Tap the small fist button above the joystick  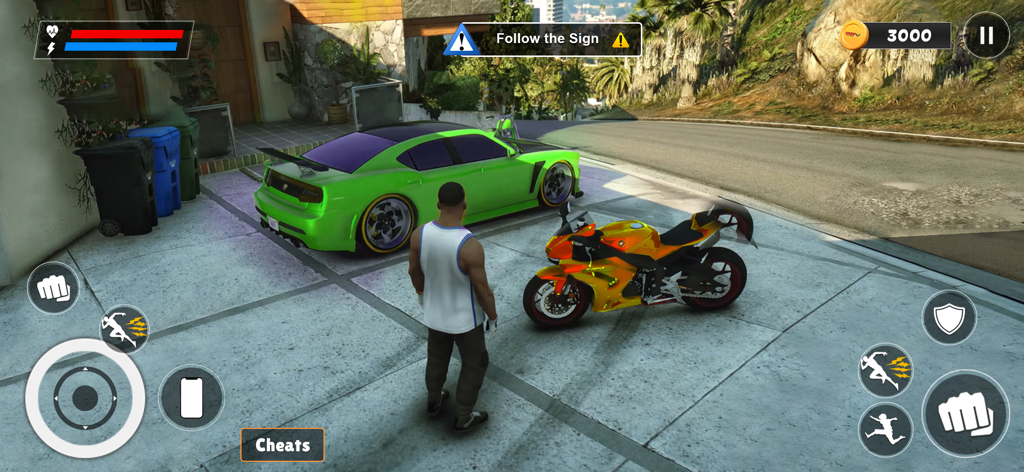(53, 288)
